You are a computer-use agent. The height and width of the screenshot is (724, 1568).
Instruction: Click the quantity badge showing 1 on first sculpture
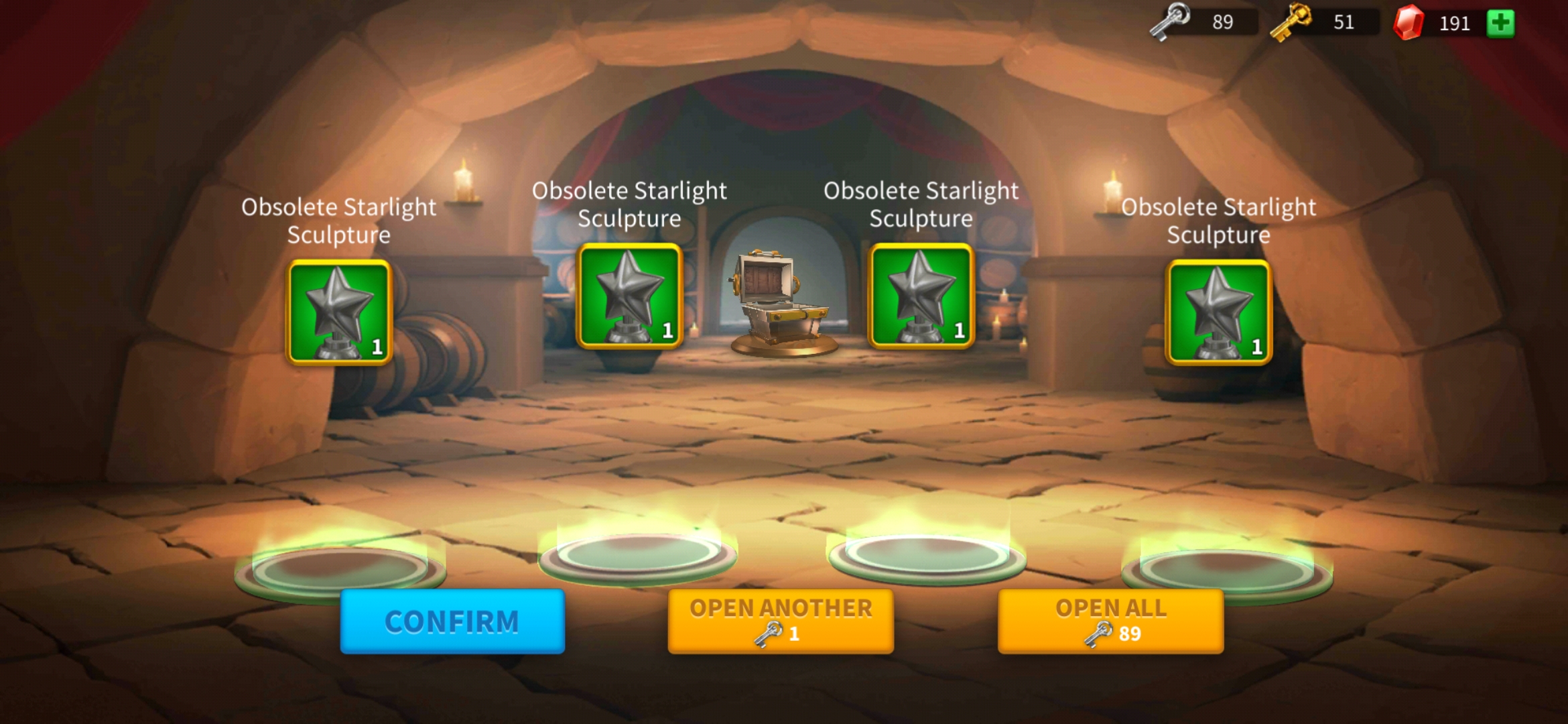coord(377,346)
